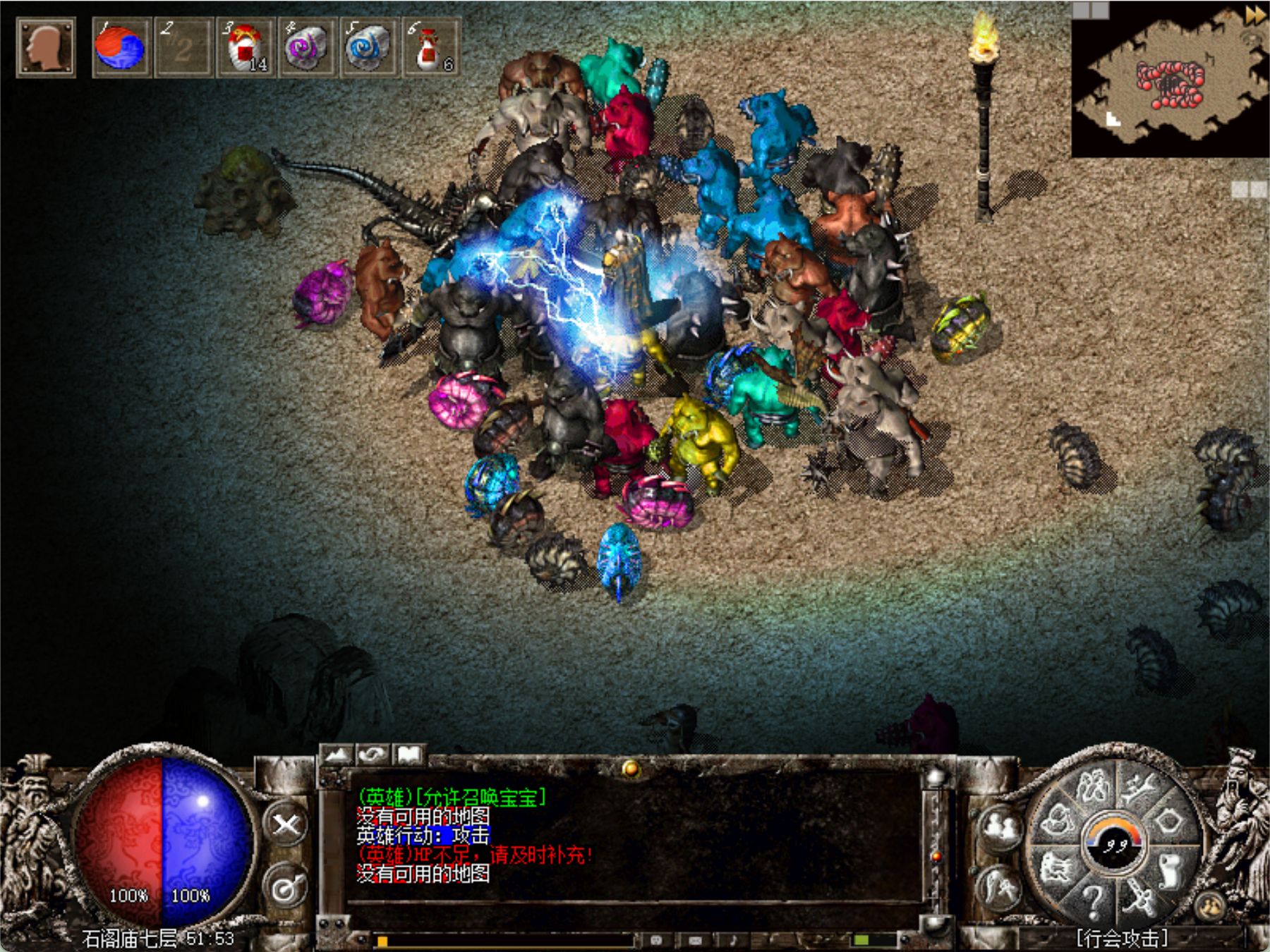Click the music note button below chat
This screenshot has height=952, width=1270.
(734, 939)
